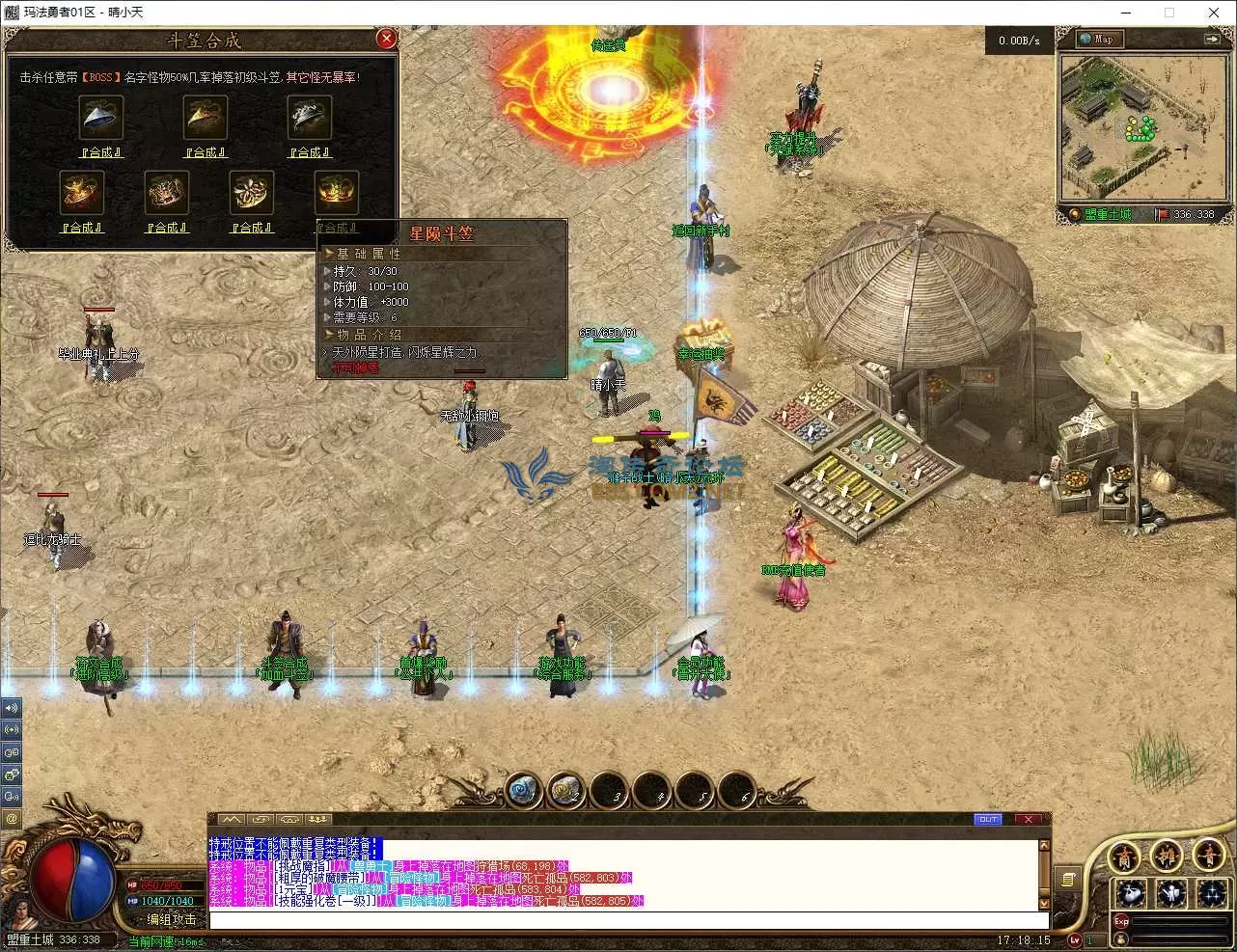This screenshot has width=1237, height=952.
Task: Select the silver-blue conical hat icon
Action: 100,118
